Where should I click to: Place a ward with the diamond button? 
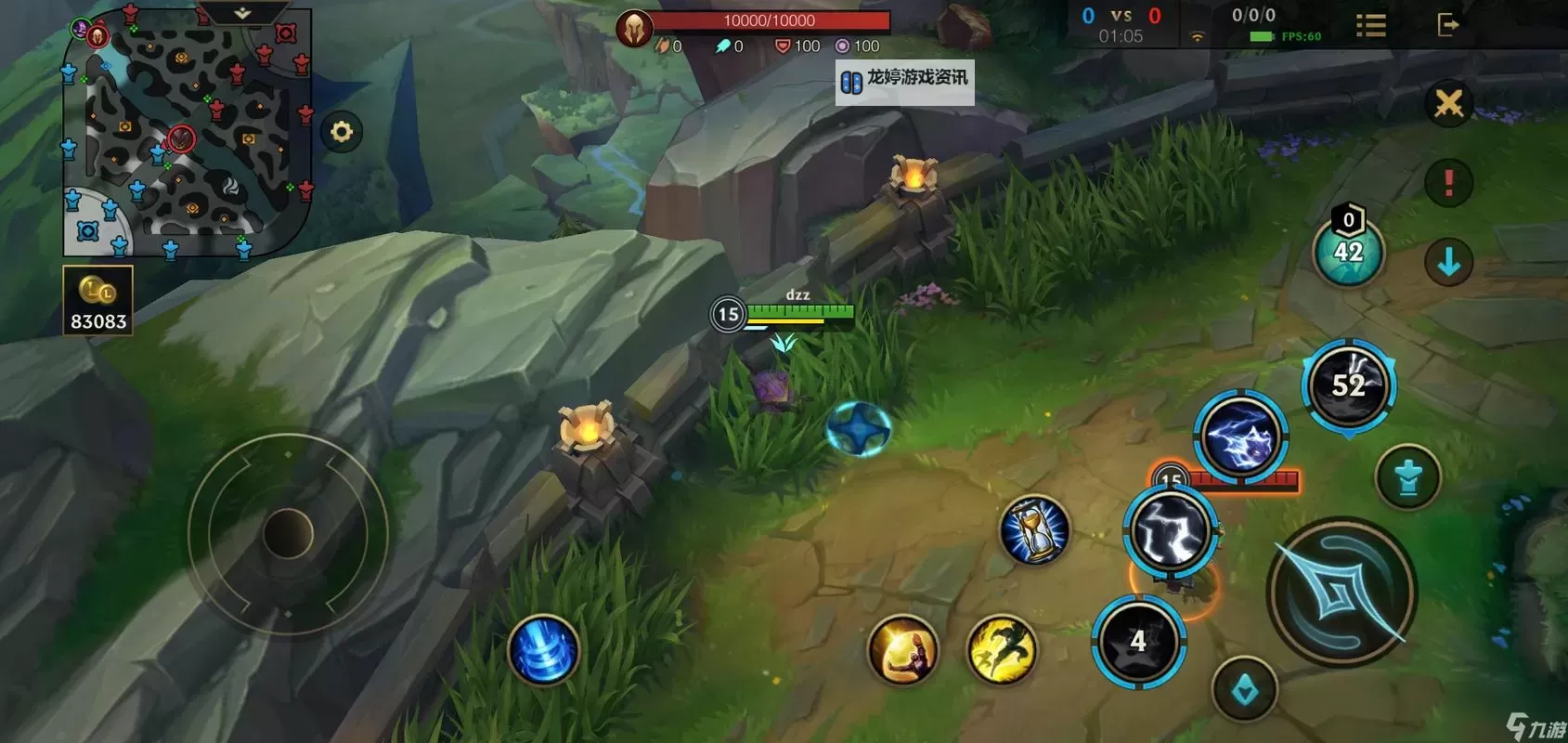[1244, 690]
